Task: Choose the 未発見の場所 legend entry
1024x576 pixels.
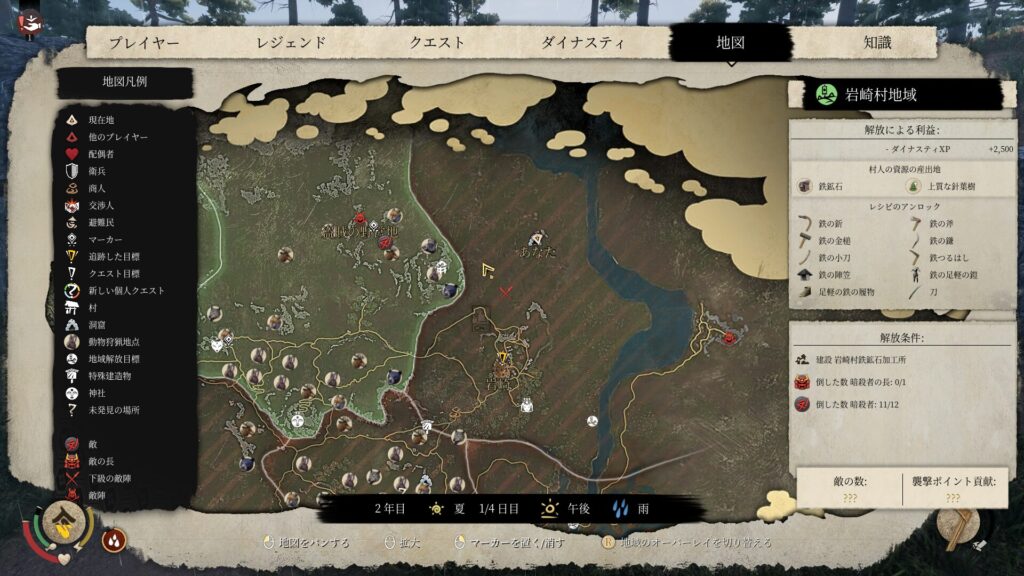Action: click(x=113, y=410)
